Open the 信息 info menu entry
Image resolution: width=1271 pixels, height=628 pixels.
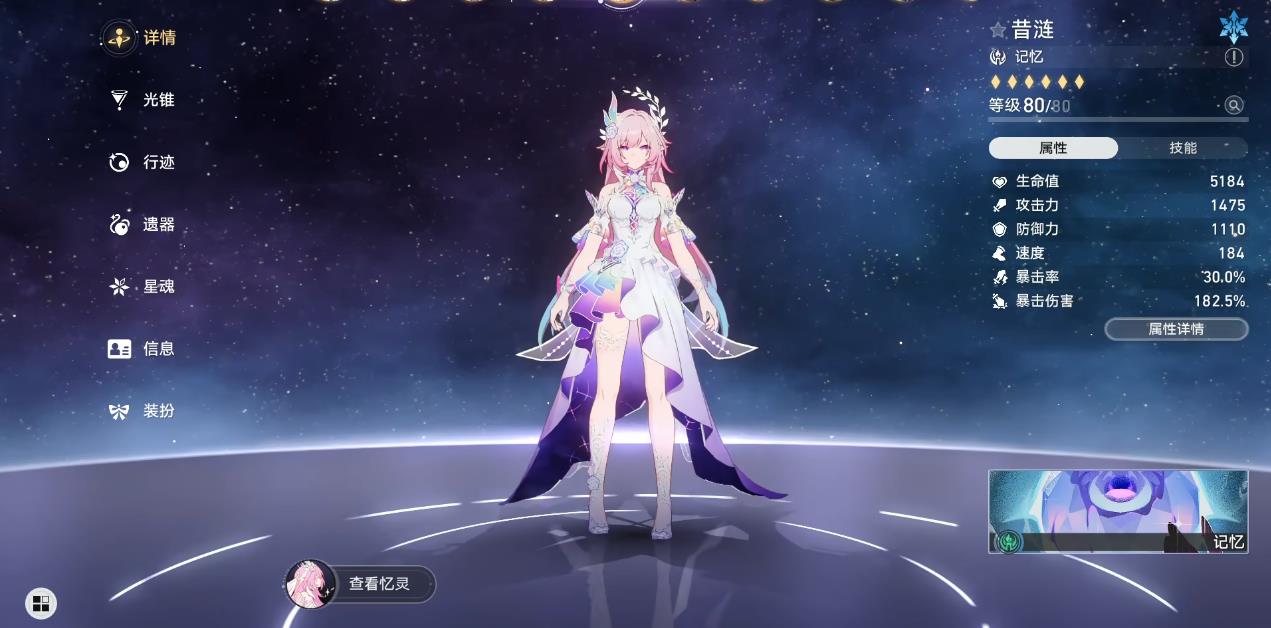(141, 349)
